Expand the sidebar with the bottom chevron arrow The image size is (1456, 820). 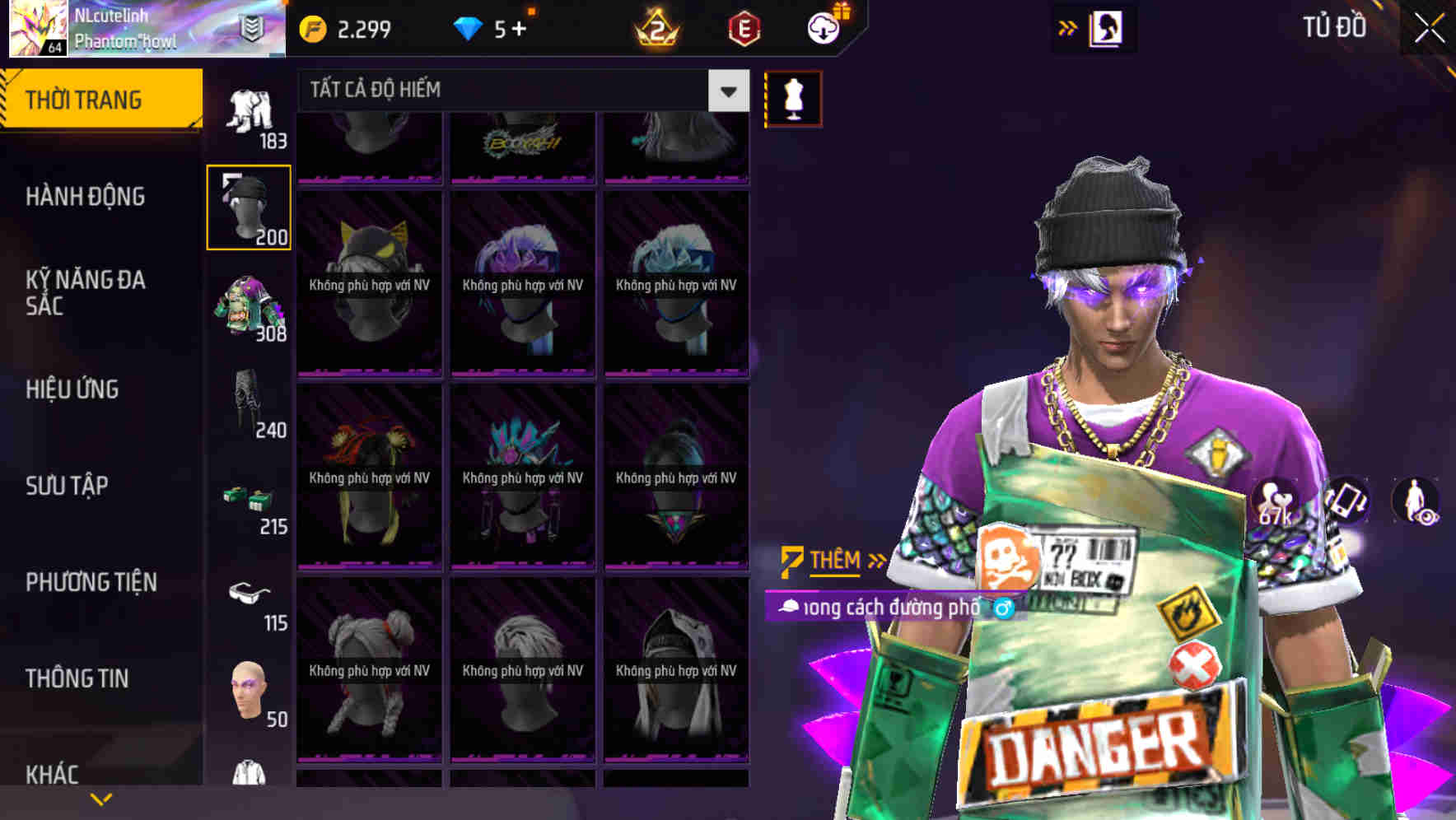coord(101,798)
